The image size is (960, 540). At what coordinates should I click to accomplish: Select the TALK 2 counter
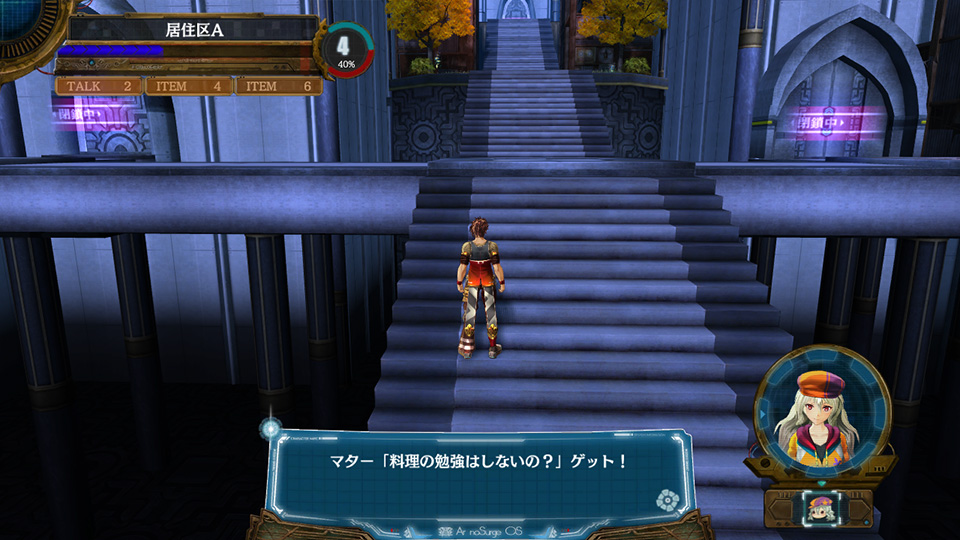[x=99, y=87]
